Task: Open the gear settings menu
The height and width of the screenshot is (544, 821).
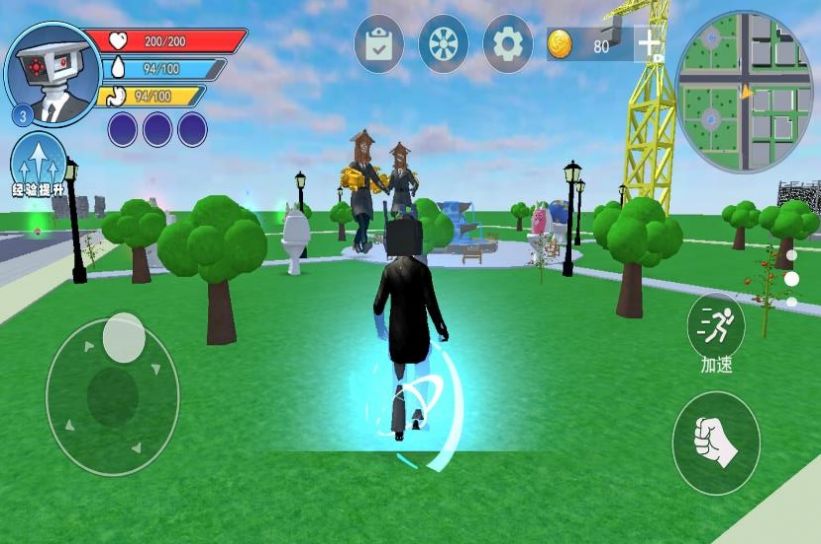Action: 508,43
